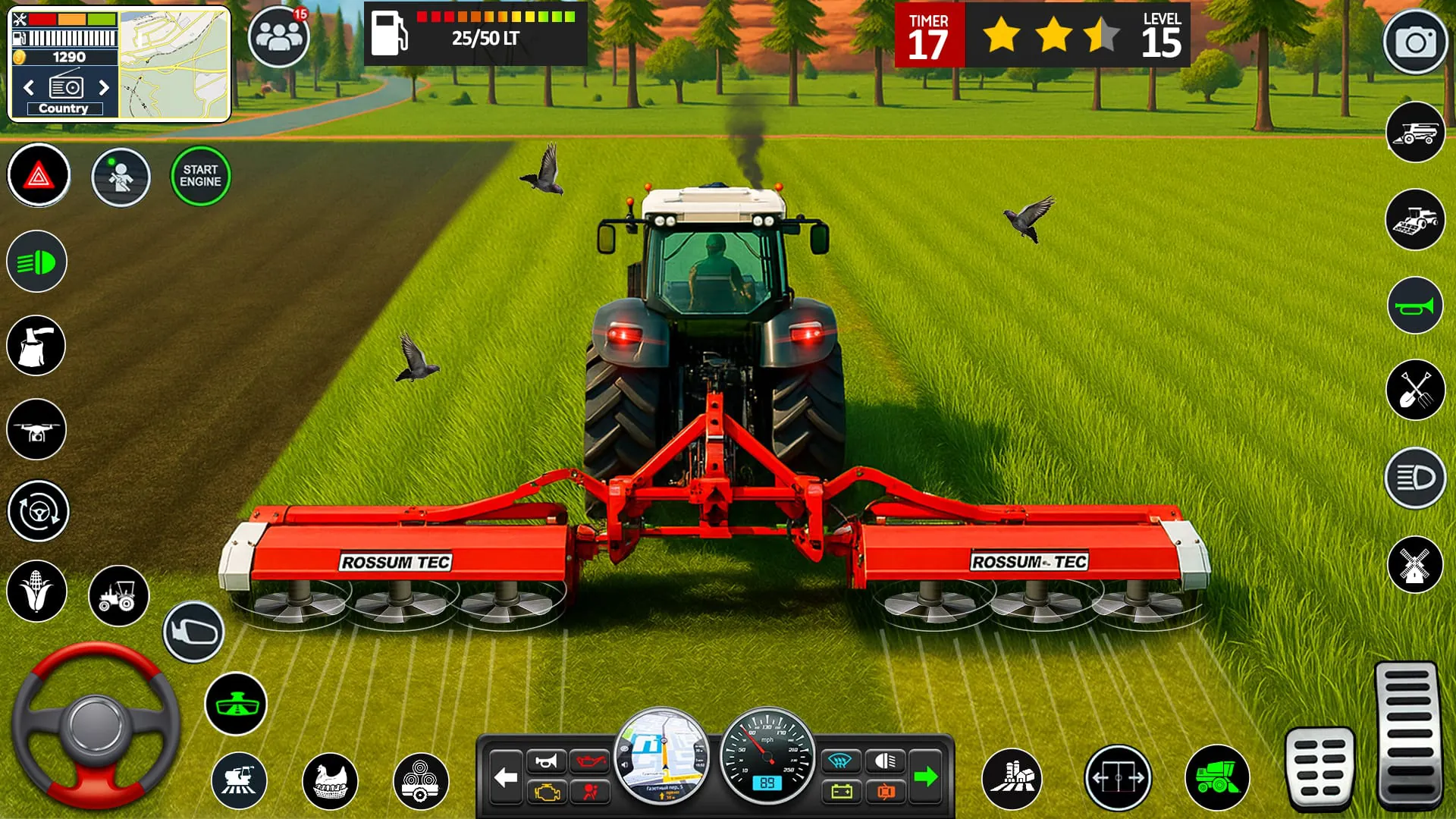
Task: Click the left arrow to change radio station
Action: (x=28, y=88)
